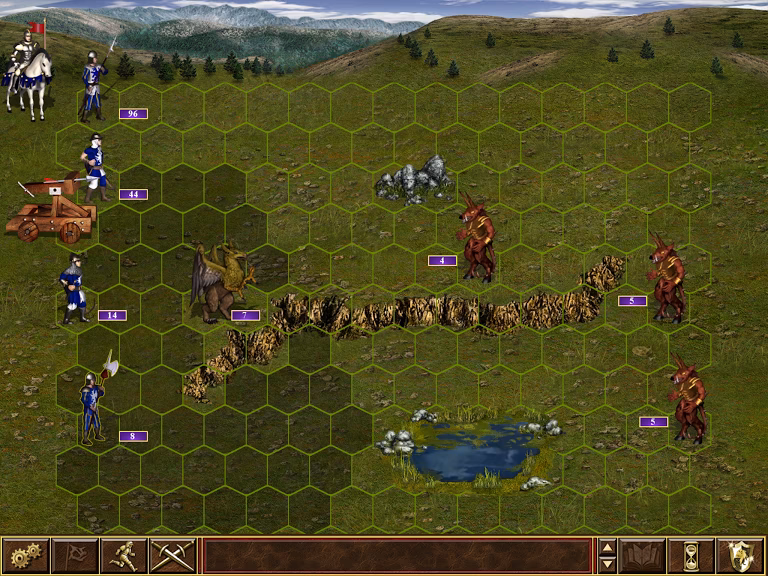Select the archer stack of 44
This screenshot has height=576, width=768.
point(95,166)
